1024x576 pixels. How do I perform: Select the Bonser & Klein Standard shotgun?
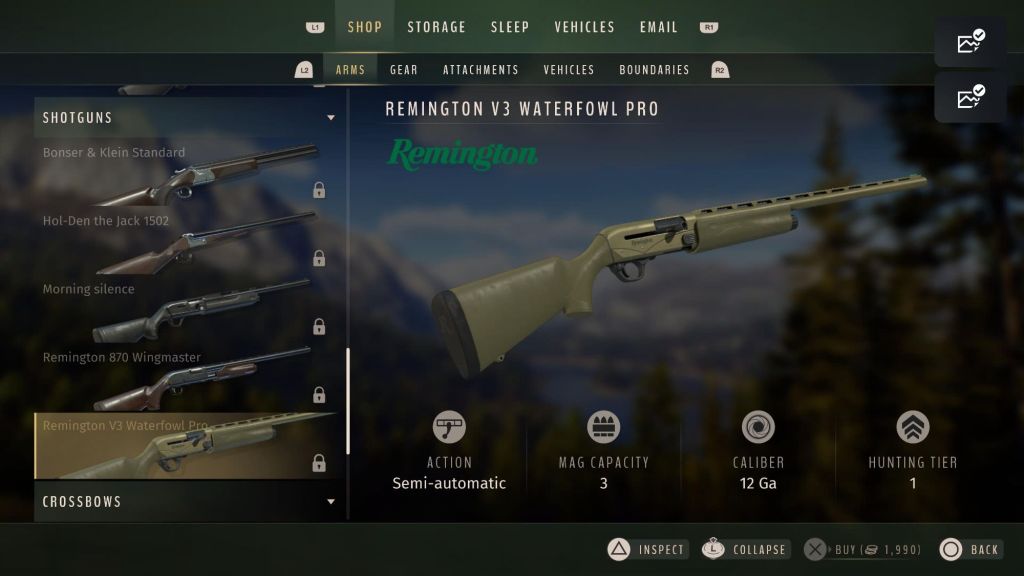tap(187, 174)
